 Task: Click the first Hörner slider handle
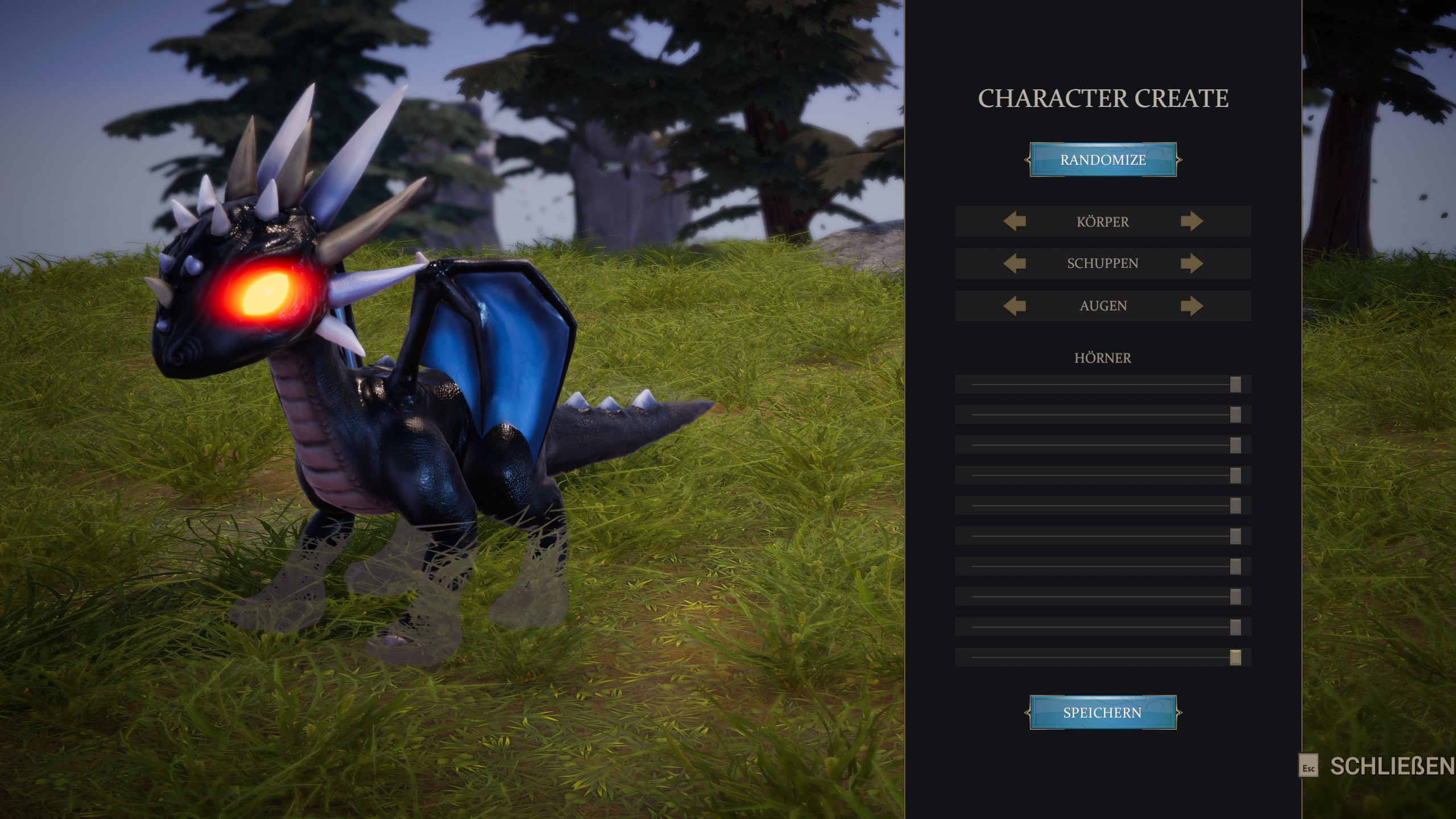(1235, 384)
